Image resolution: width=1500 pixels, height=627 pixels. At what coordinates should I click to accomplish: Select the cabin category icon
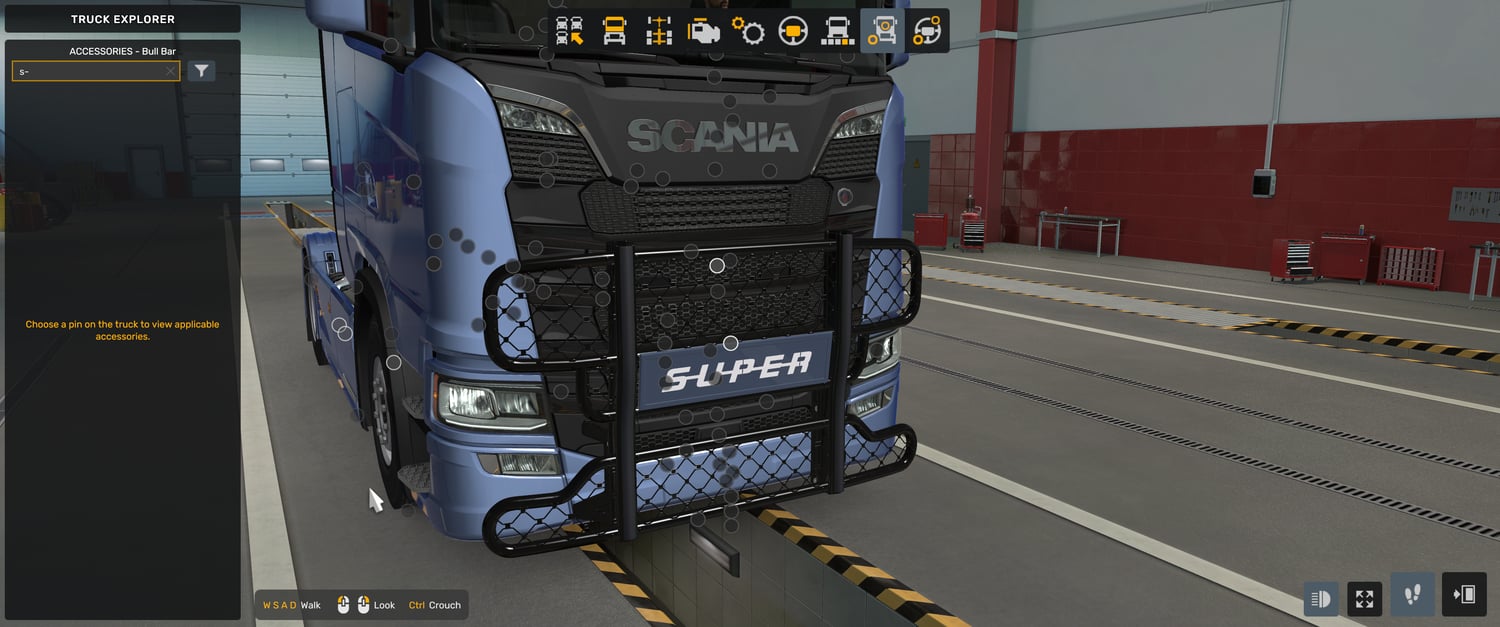(x=614, y=31)
